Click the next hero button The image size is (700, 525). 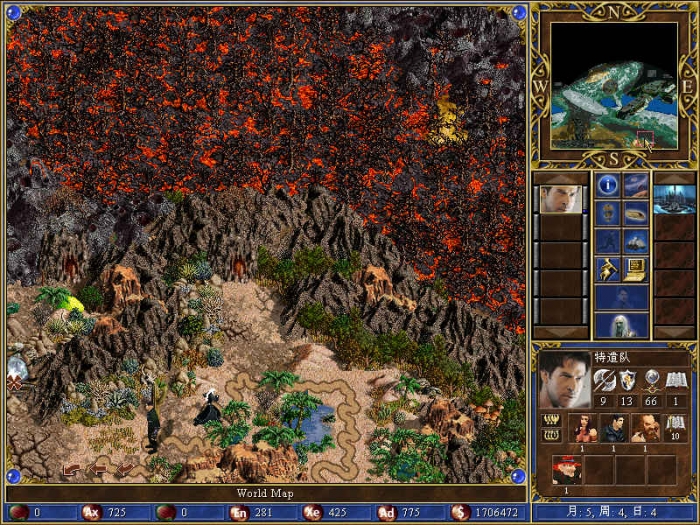[621, 297]
